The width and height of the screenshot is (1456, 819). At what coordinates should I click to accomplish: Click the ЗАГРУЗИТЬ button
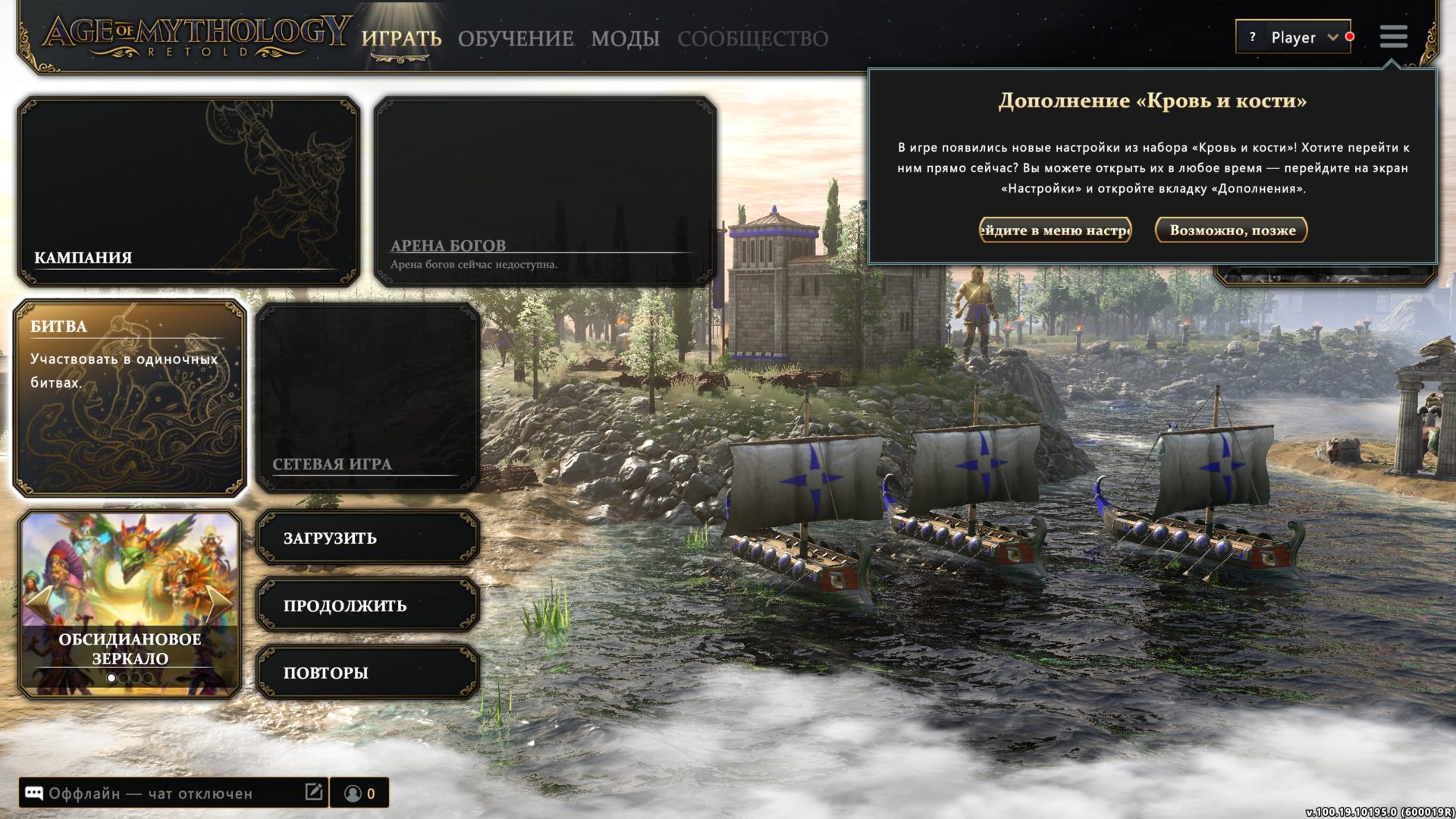pos(367,538)
